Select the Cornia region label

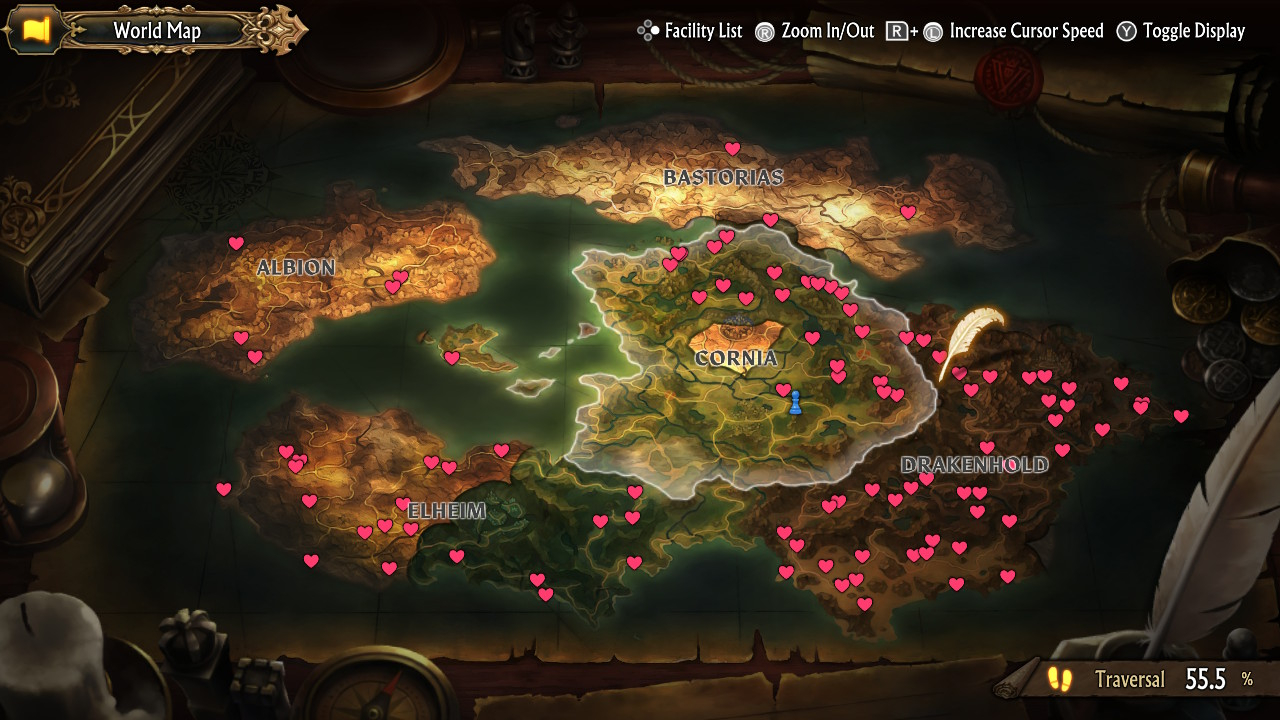tap(736, 358)
